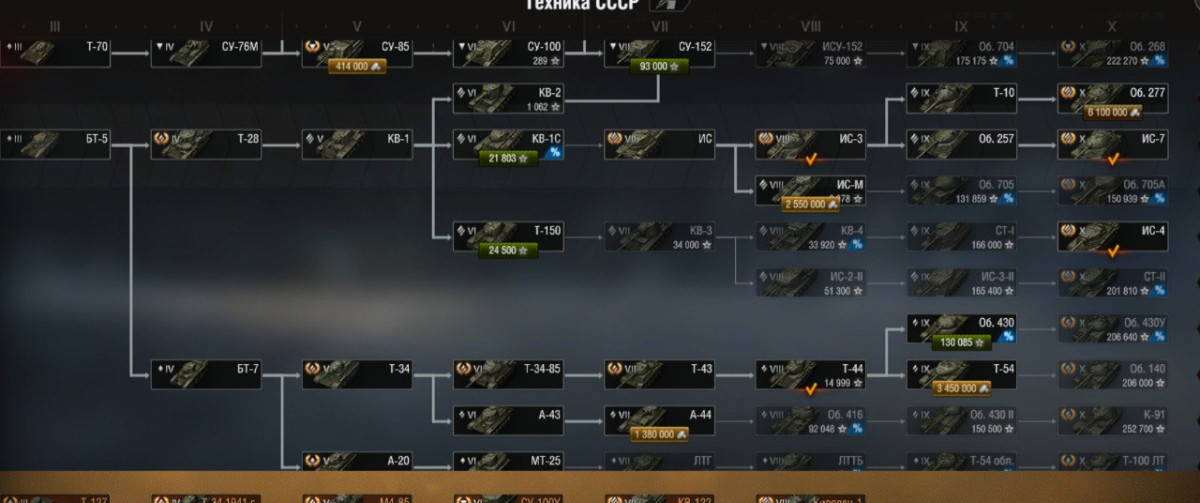Choose the Т-150 heavy tank

[509, 232]
